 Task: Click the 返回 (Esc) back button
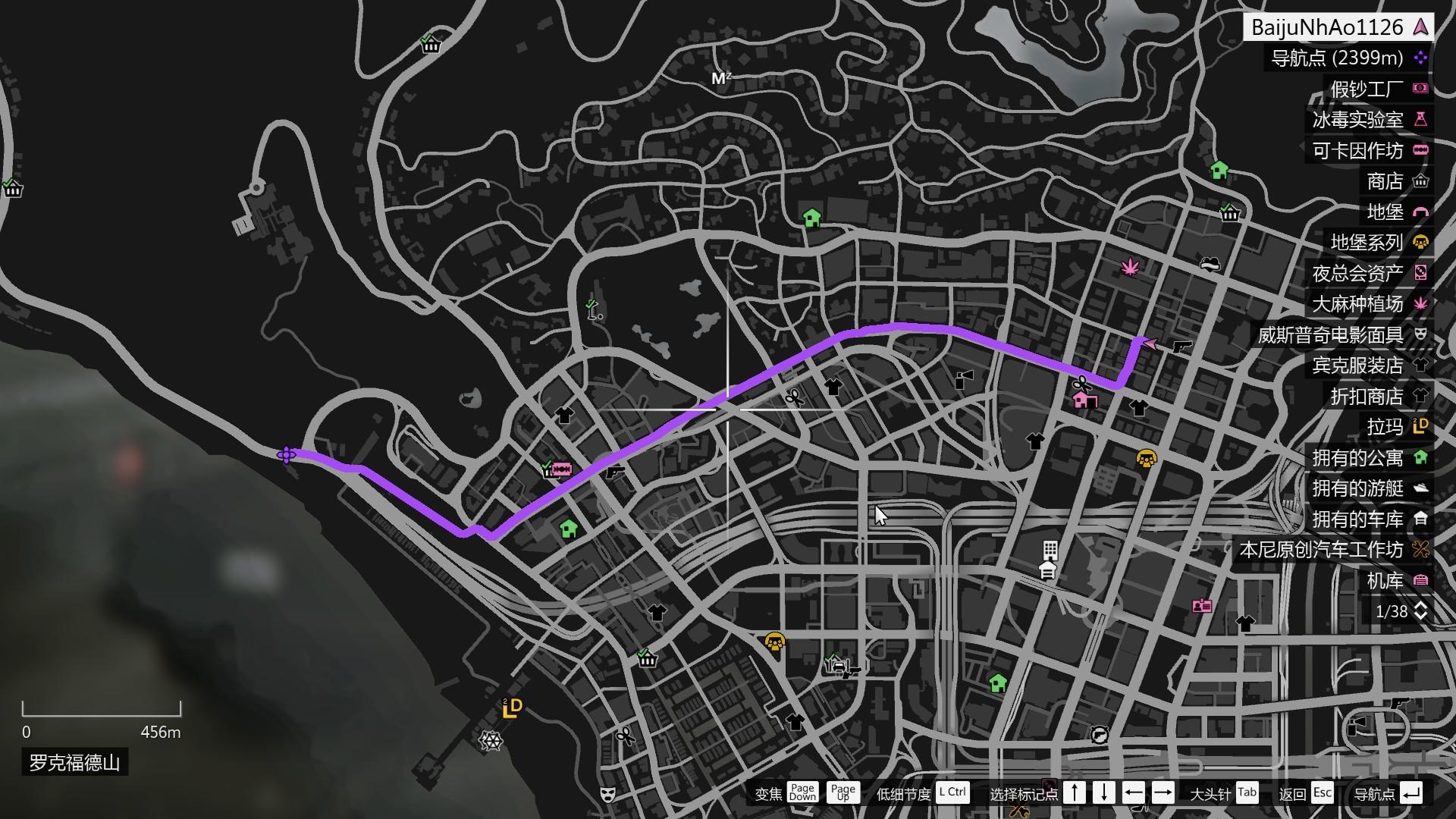pos(1323,793)
